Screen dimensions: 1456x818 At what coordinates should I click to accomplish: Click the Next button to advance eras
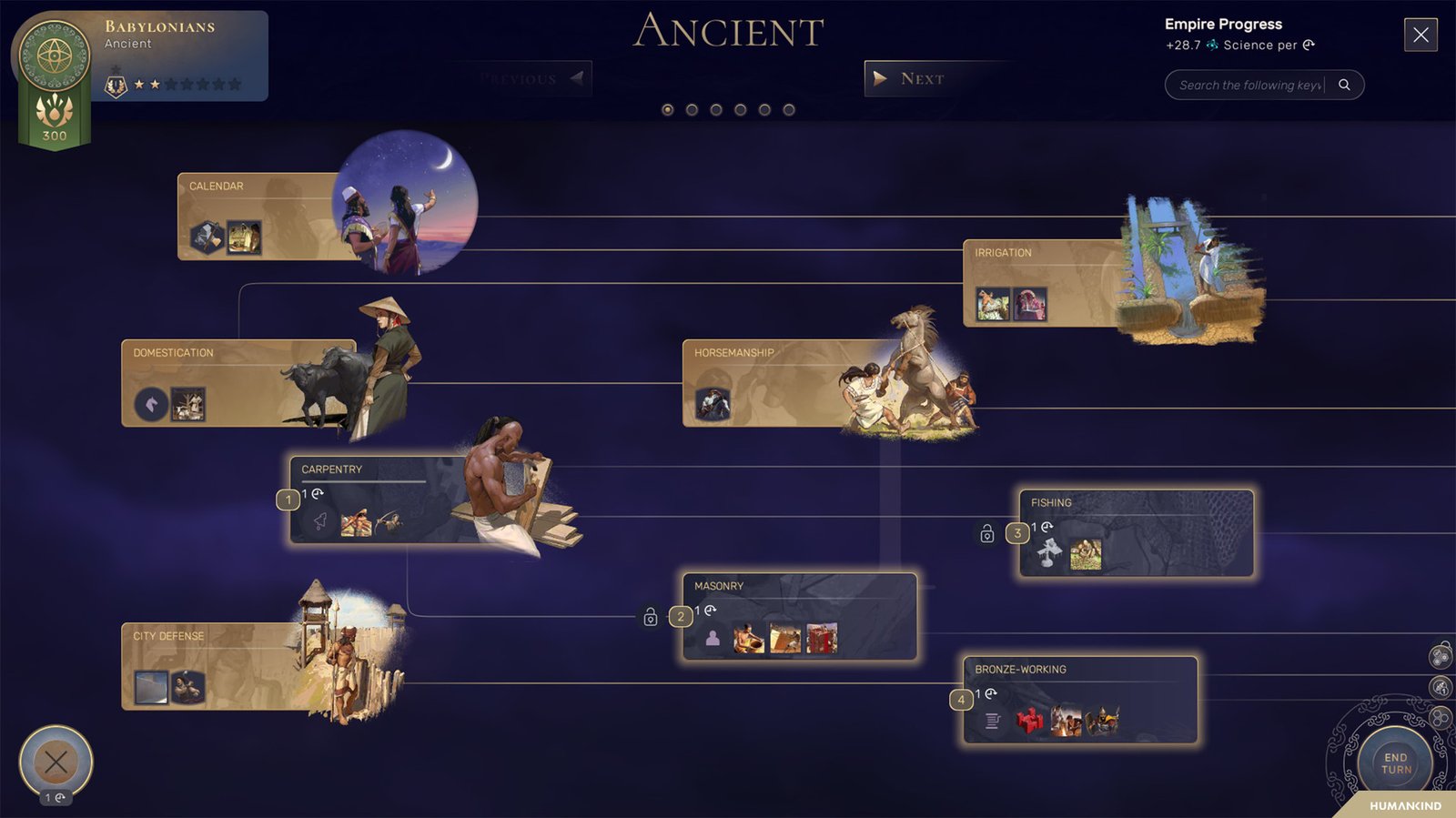coord(919,79)
